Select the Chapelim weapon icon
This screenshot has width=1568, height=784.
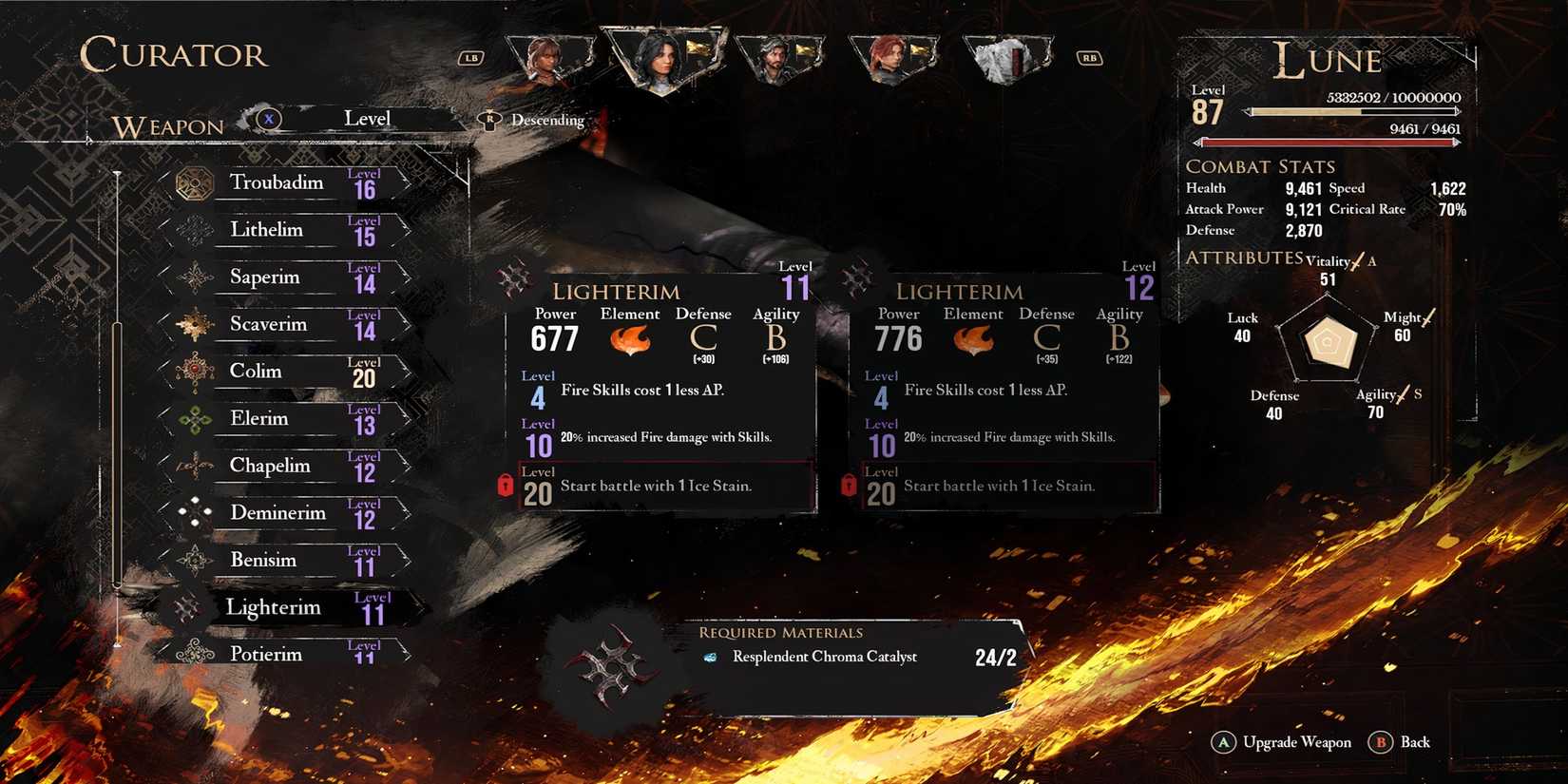pos(197,466)
